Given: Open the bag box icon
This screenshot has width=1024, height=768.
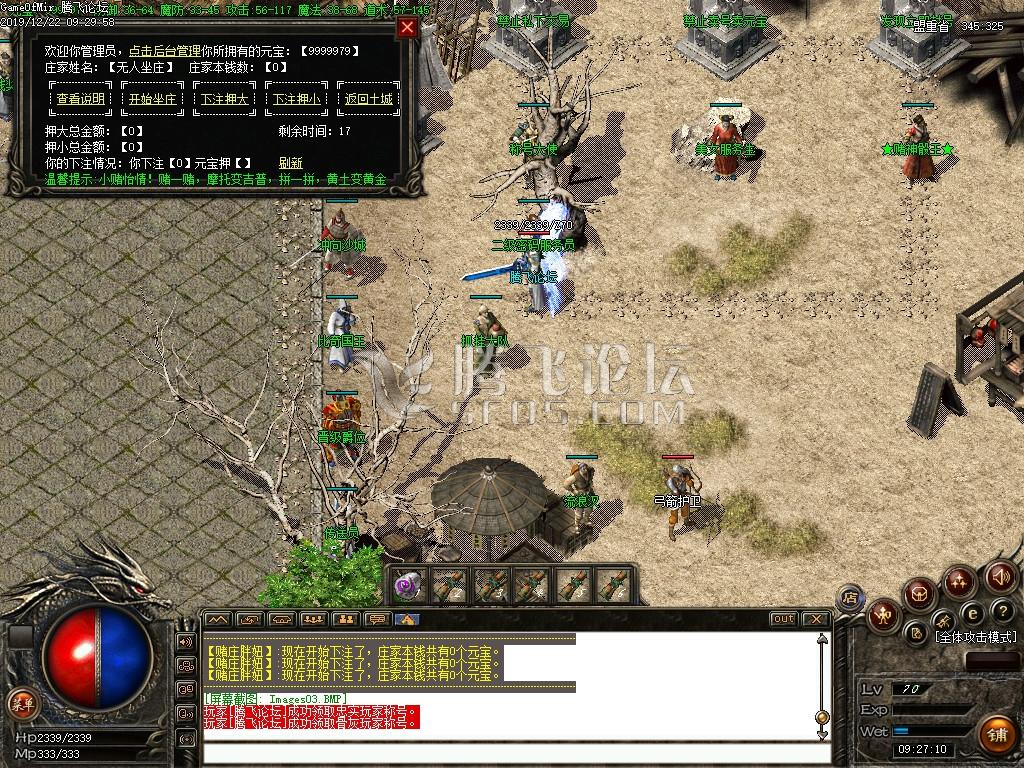Looking at the screenshot, I should tap(919, 596).
